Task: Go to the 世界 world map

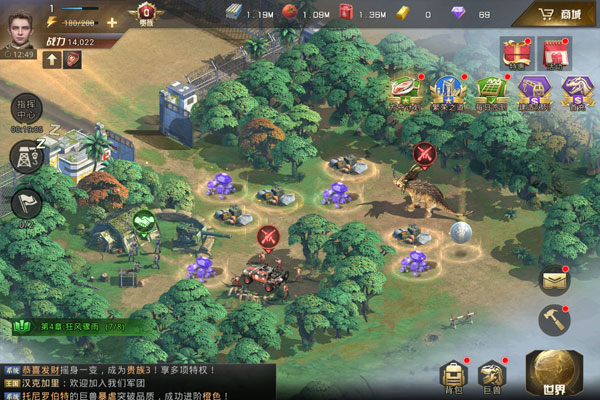Action: (553, 372)
